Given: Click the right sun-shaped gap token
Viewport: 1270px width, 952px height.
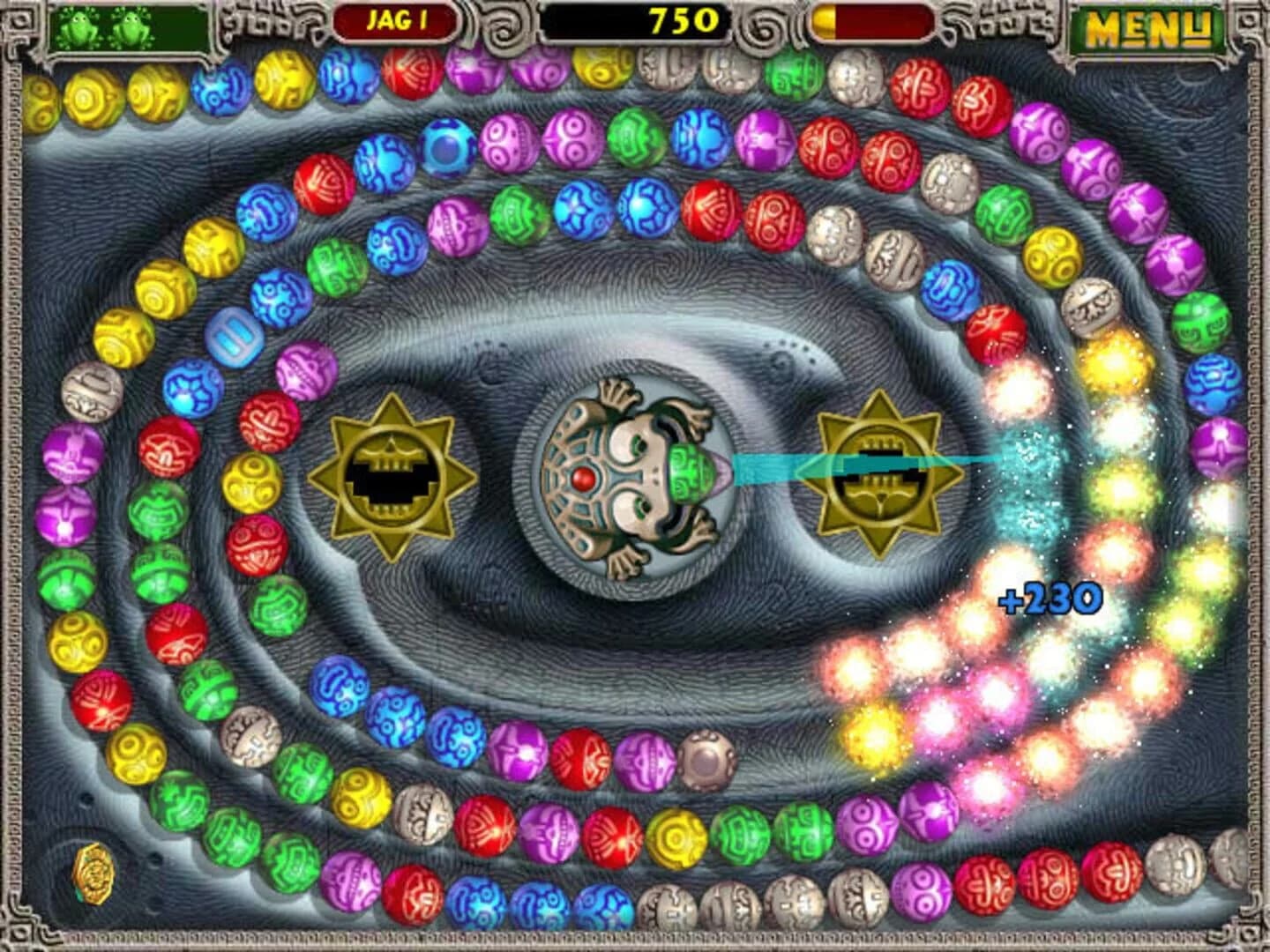Looking at the screenshot, I should 879,472.
